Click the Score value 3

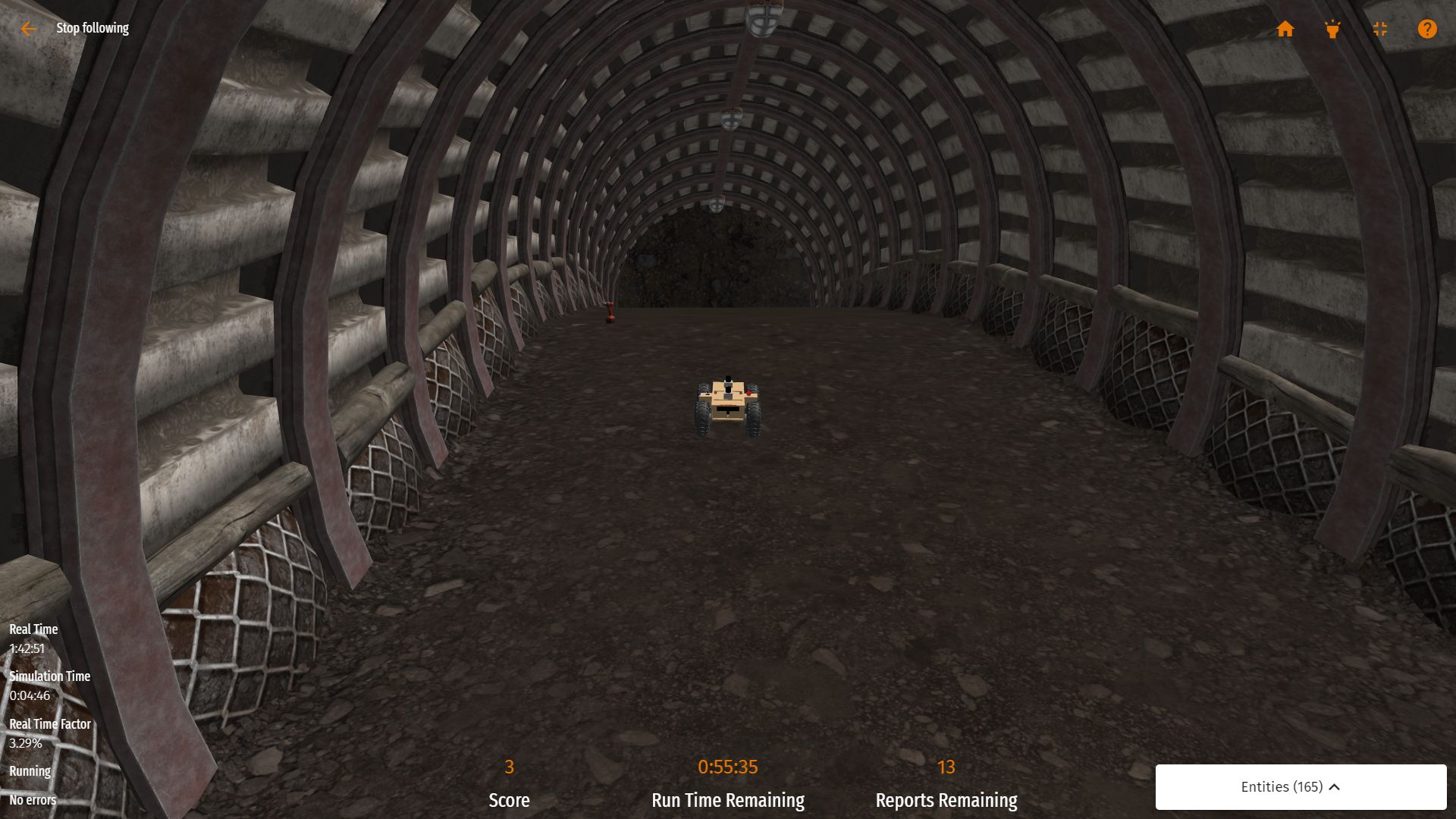[509, 767]
